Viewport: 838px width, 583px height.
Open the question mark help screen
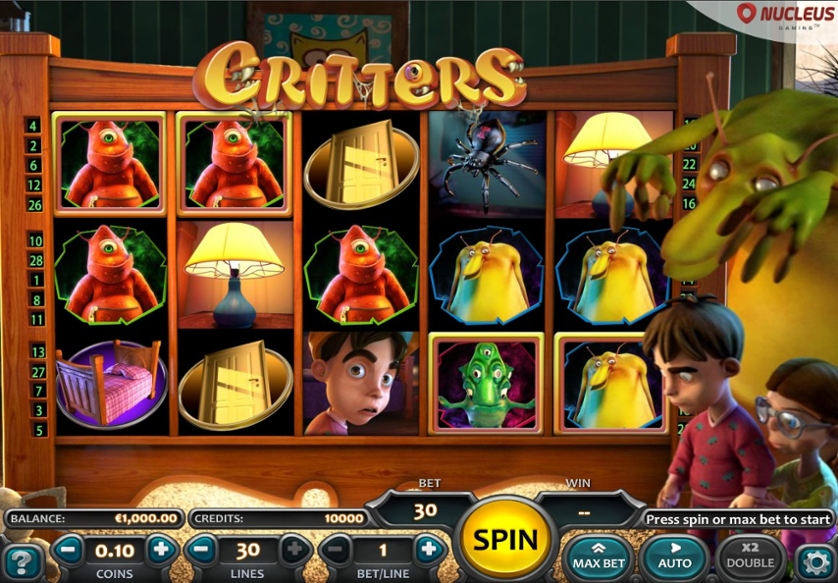[x=22, y=560]
